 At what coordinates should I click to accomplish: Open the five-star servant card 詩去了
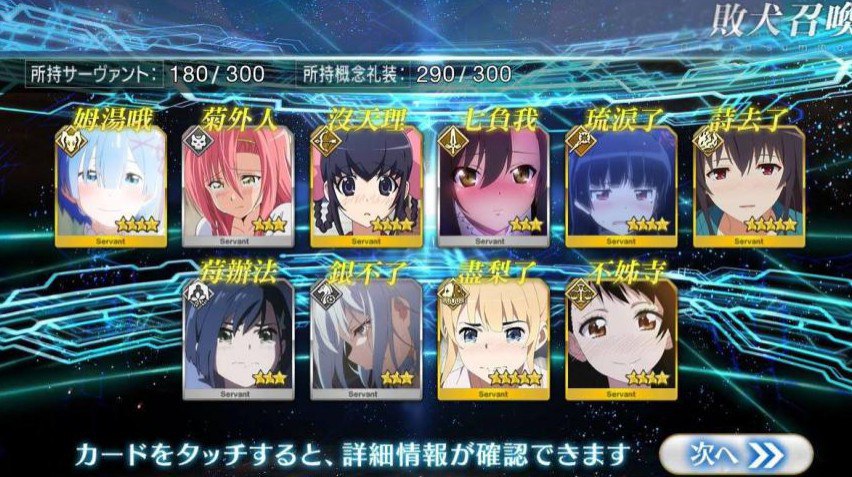tap(748, 187)
